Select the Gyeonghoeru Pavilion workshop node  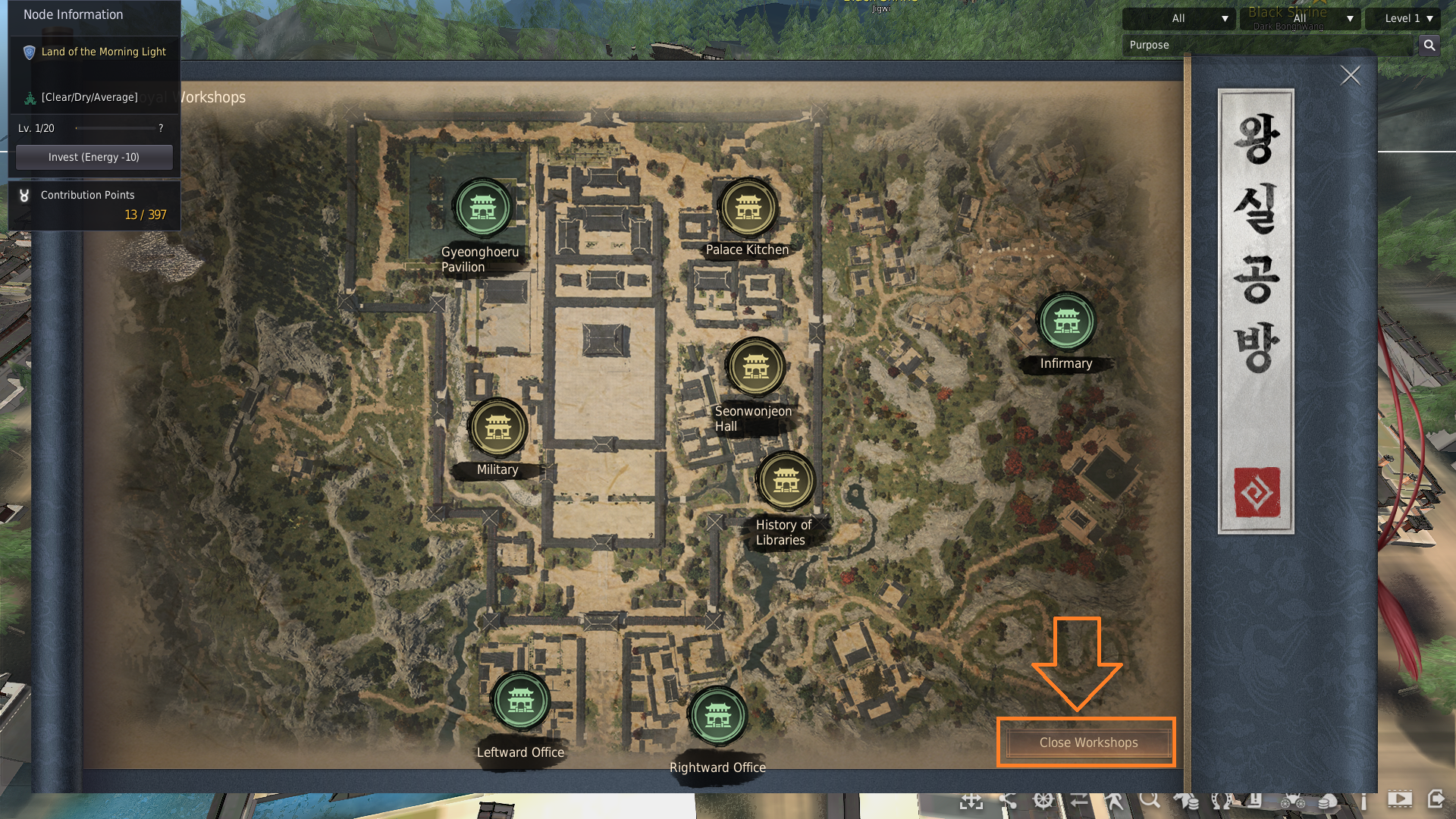(x=483, y=206)
